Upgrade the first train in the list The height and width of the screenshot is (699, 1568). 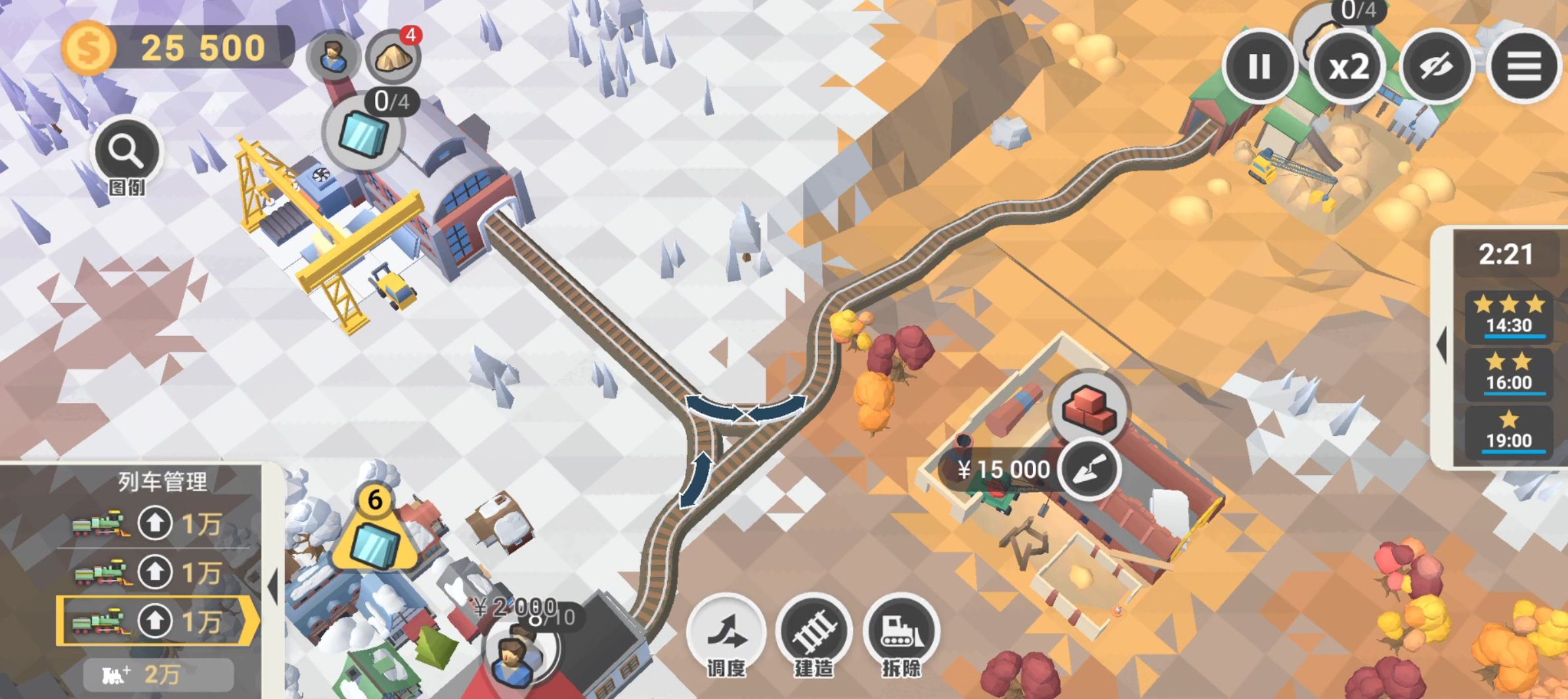pyautogui.click(x=155, y=523)
